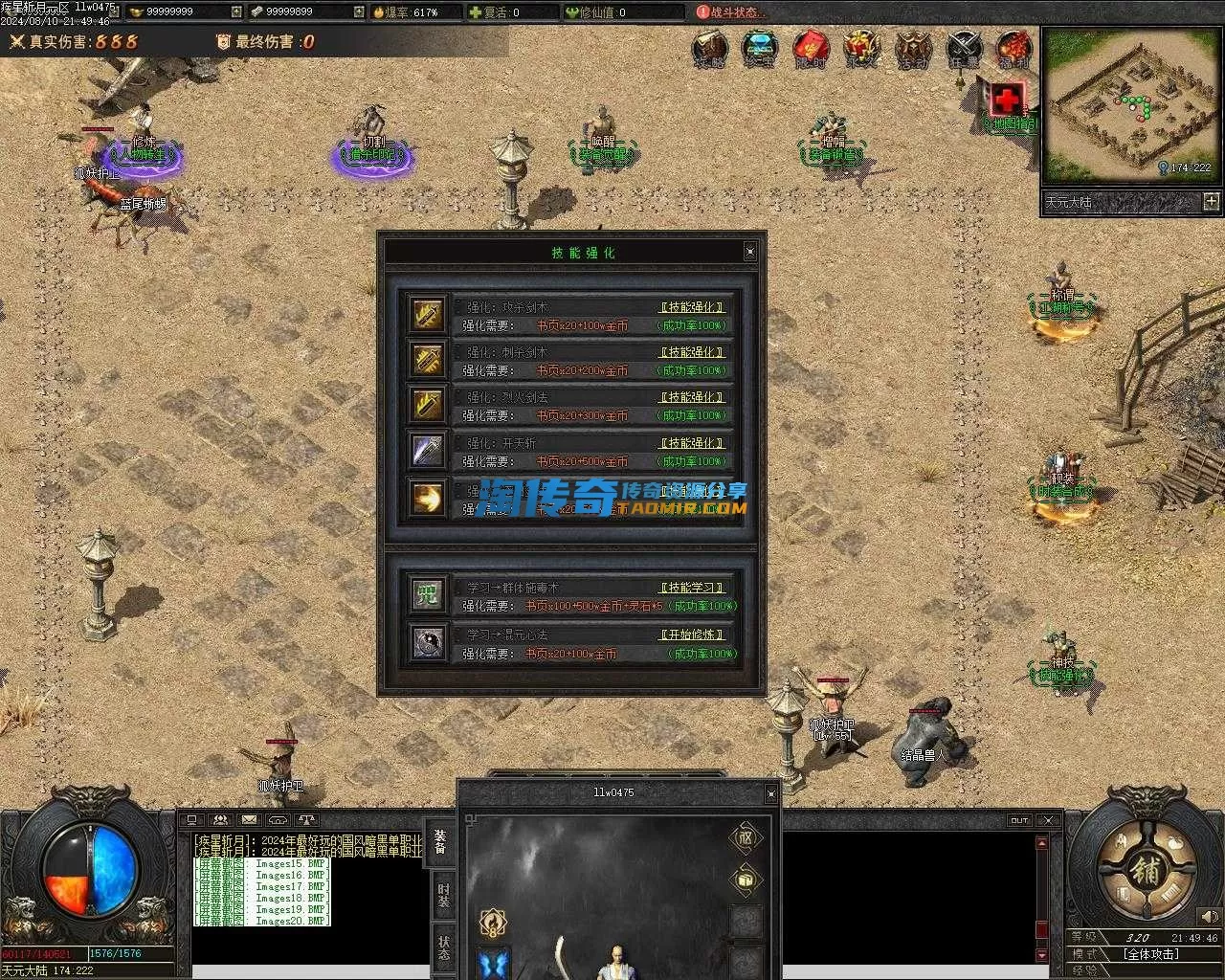The height and width of the screenshot is (980, 1225).
Task: Enhance the 烈火剑法 skill
Action: click(x=692, y=397)
